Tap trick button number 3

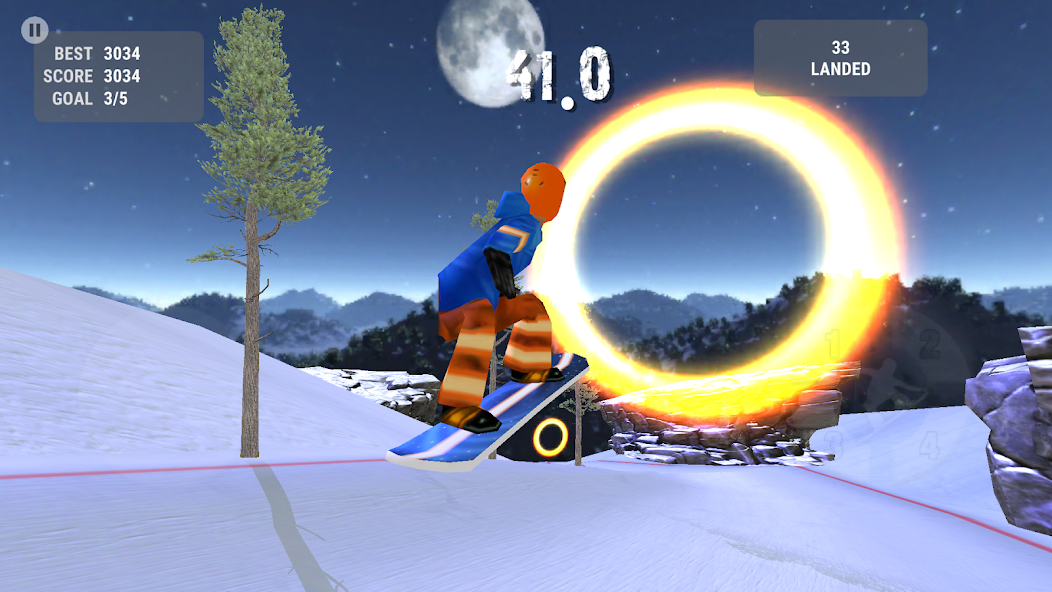(x=832, y=442)
